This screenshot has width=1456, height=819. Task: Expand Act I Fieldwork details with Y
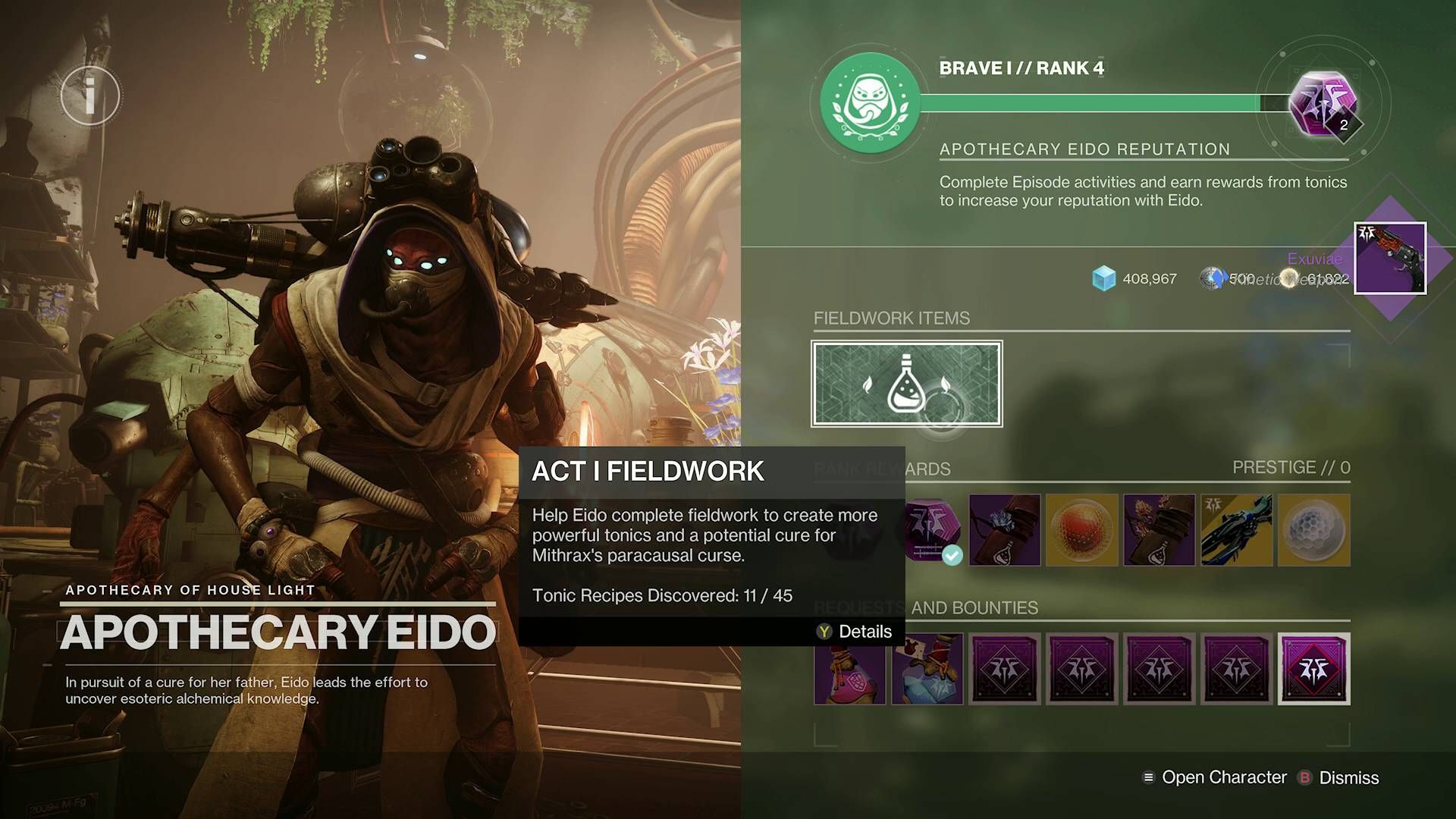click(x=853, y=631)
